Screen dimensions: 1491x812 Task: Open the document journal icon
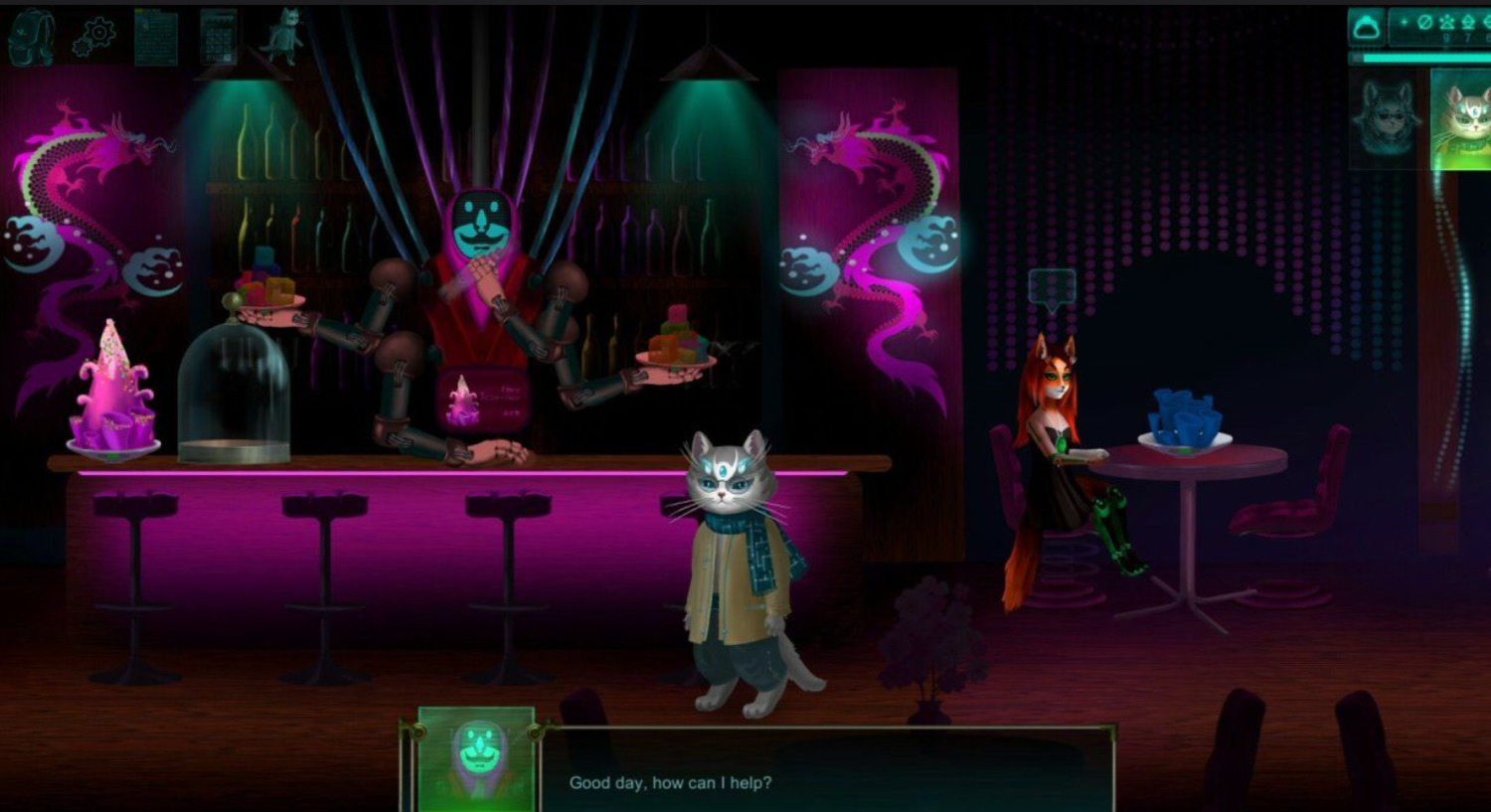click(x=156, y=37)
